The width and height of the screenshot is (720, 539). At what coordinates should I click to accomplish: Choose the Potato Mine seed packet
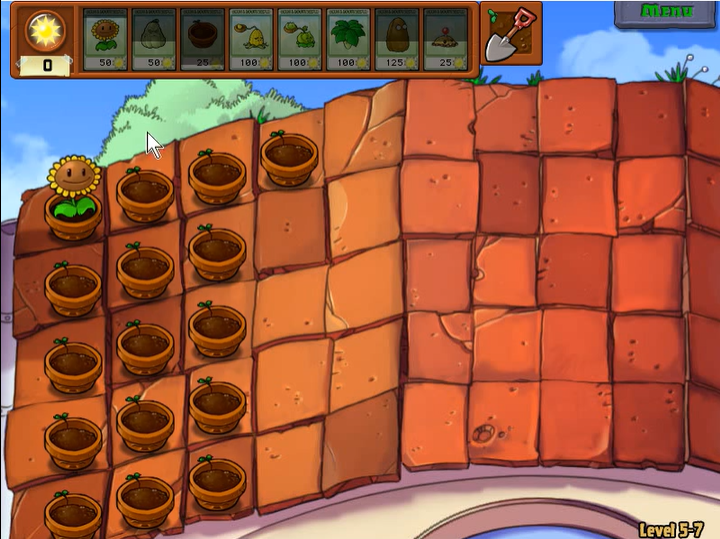pyautogui.click(x=445, y=40)
